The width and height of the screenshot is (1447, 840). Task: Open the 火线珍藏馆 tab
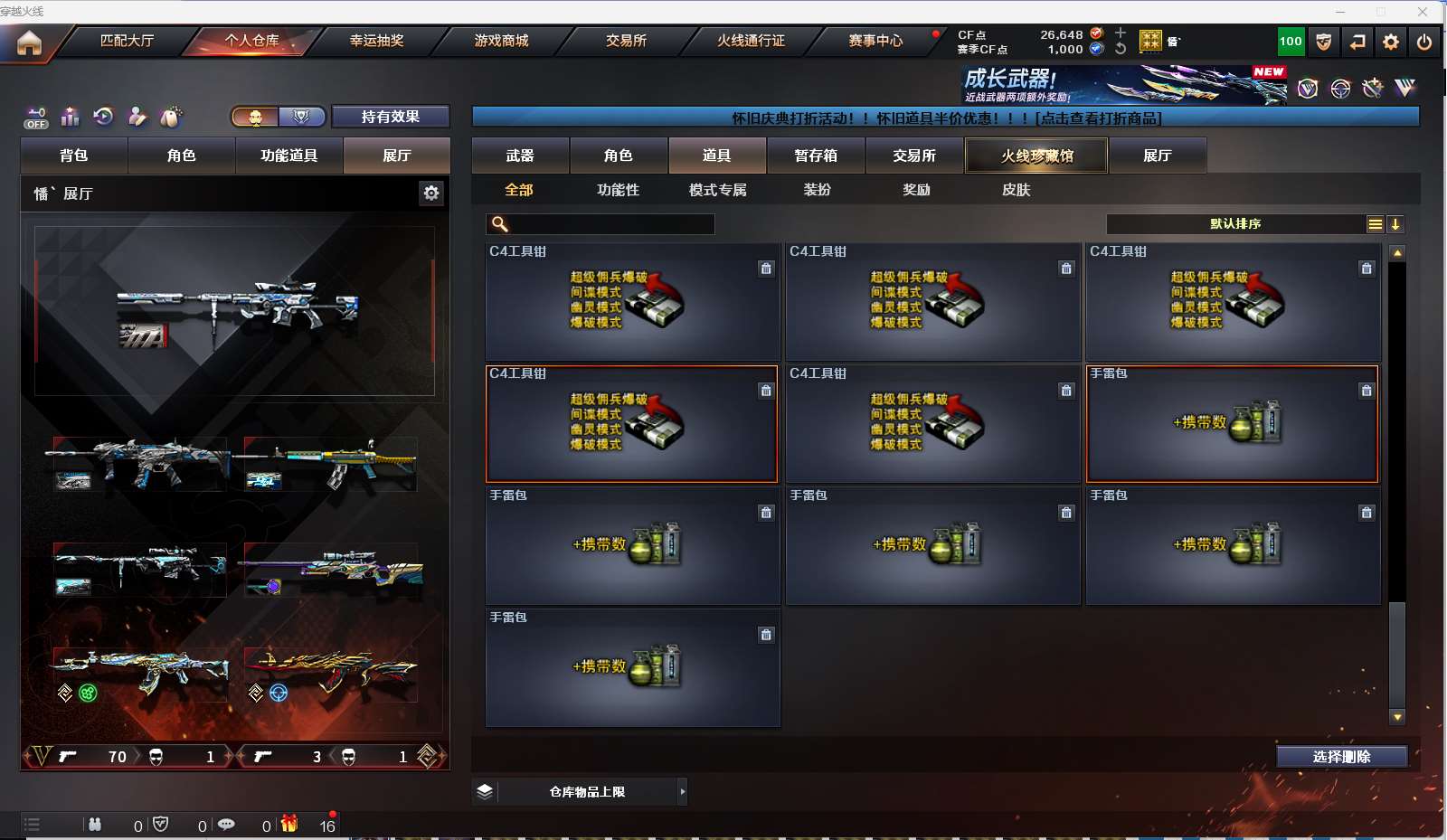point(1036,156)
